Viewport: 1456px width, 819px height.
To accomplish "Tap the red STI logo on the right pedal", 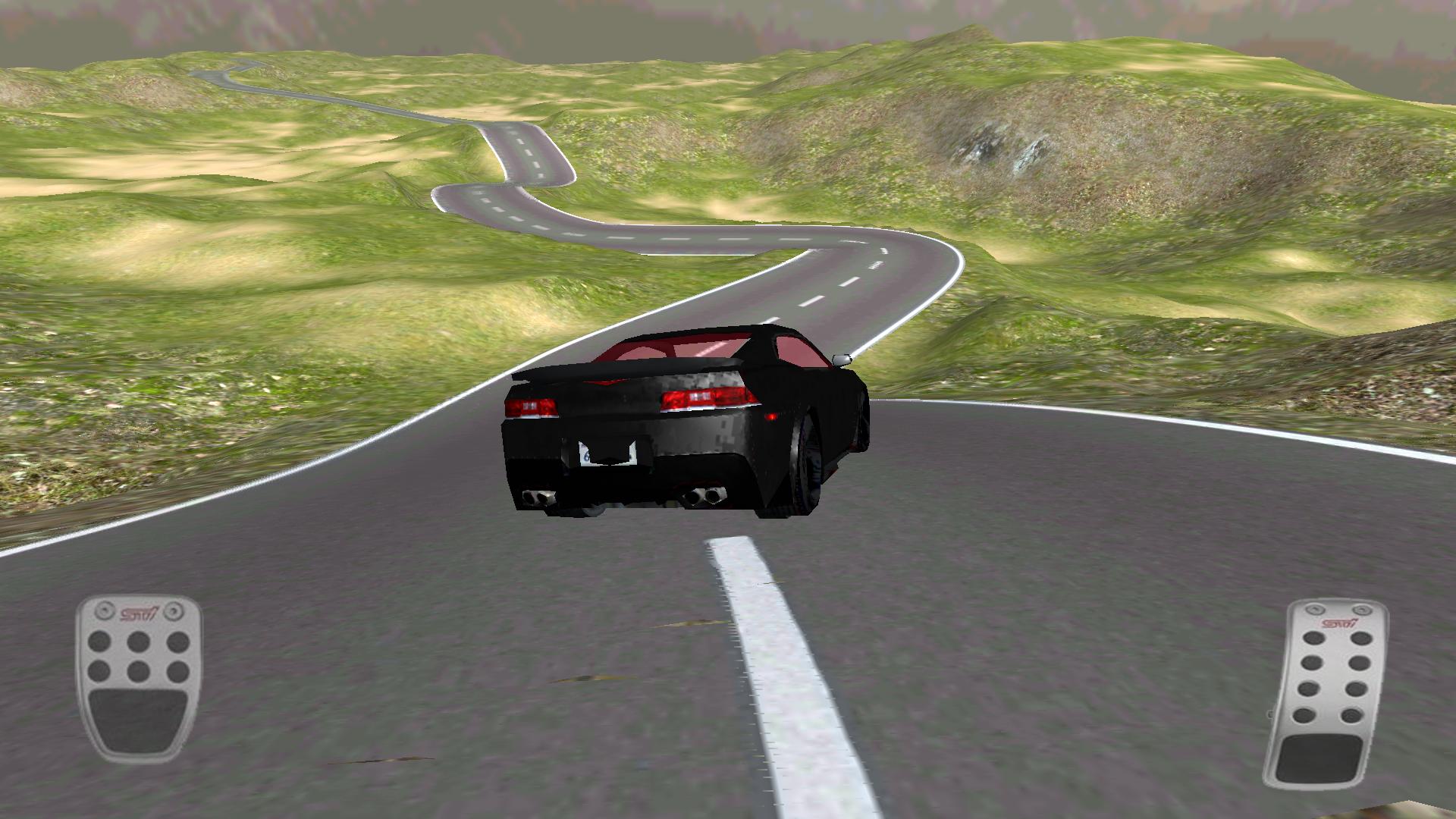I will (x=1339, y=623).
